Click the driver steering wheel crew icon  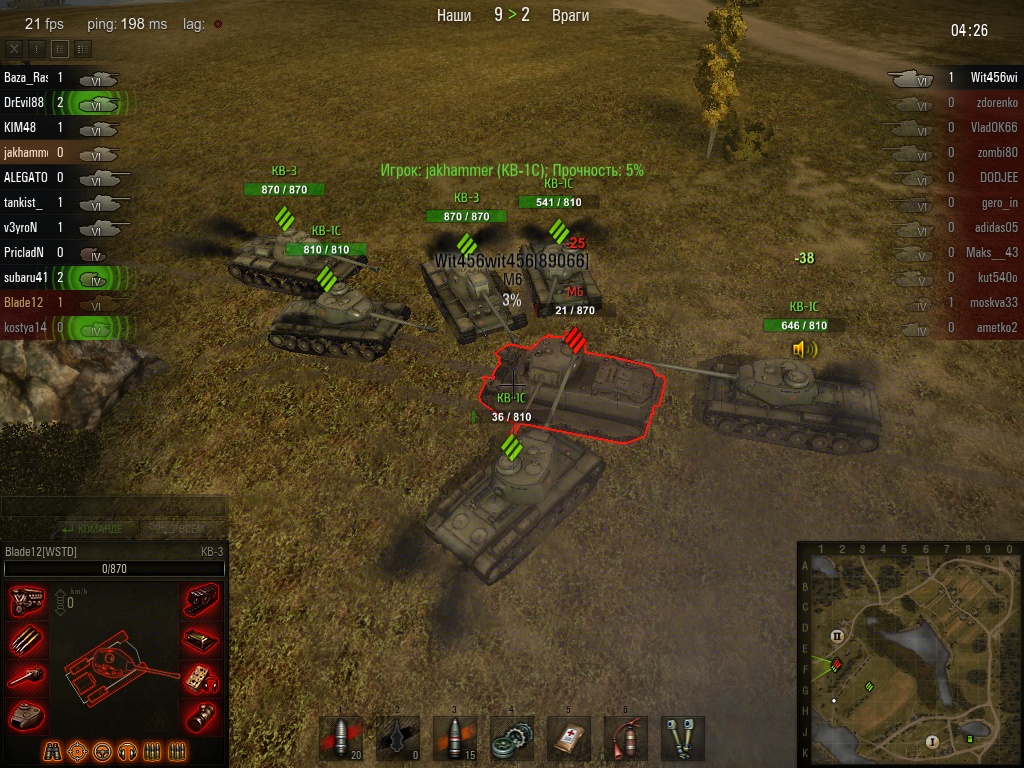pos(102,751)
